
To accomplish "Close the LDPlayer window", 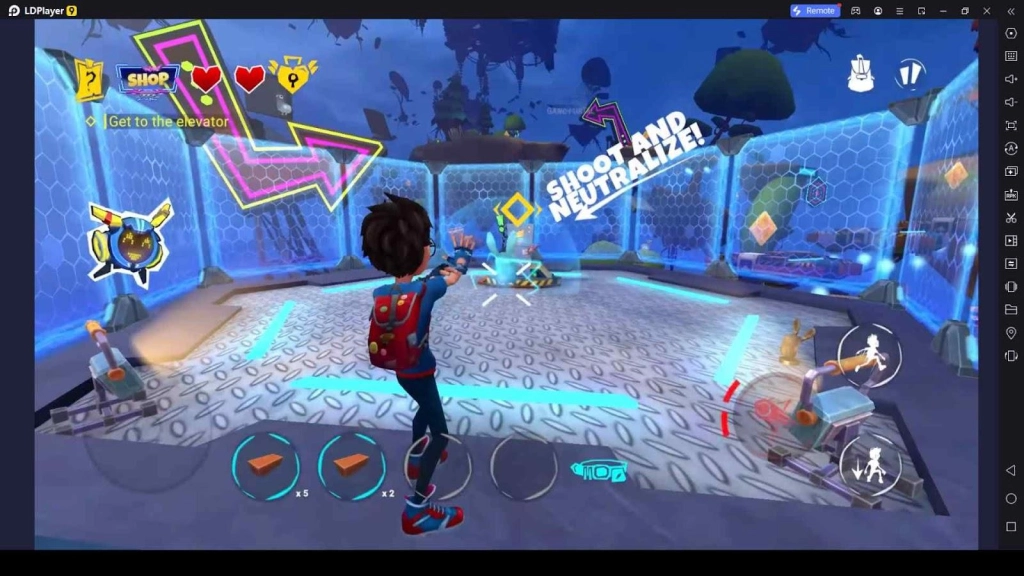I will point(986,10).
